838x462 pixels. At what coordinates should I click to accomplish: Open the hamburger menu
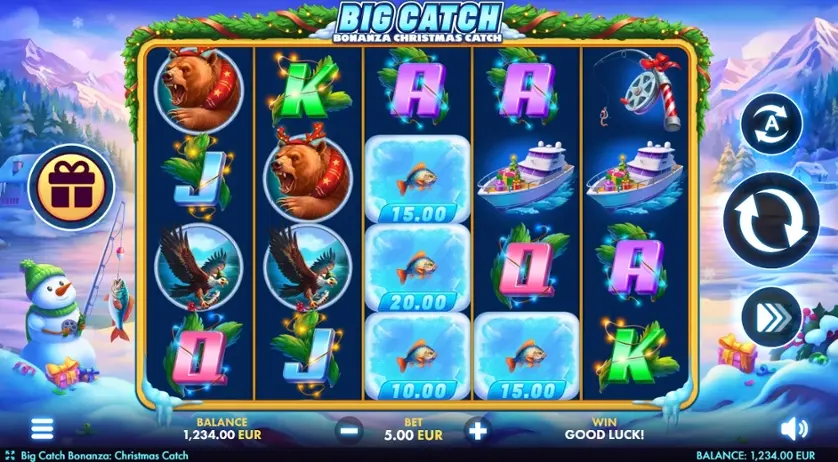[42, 429]
